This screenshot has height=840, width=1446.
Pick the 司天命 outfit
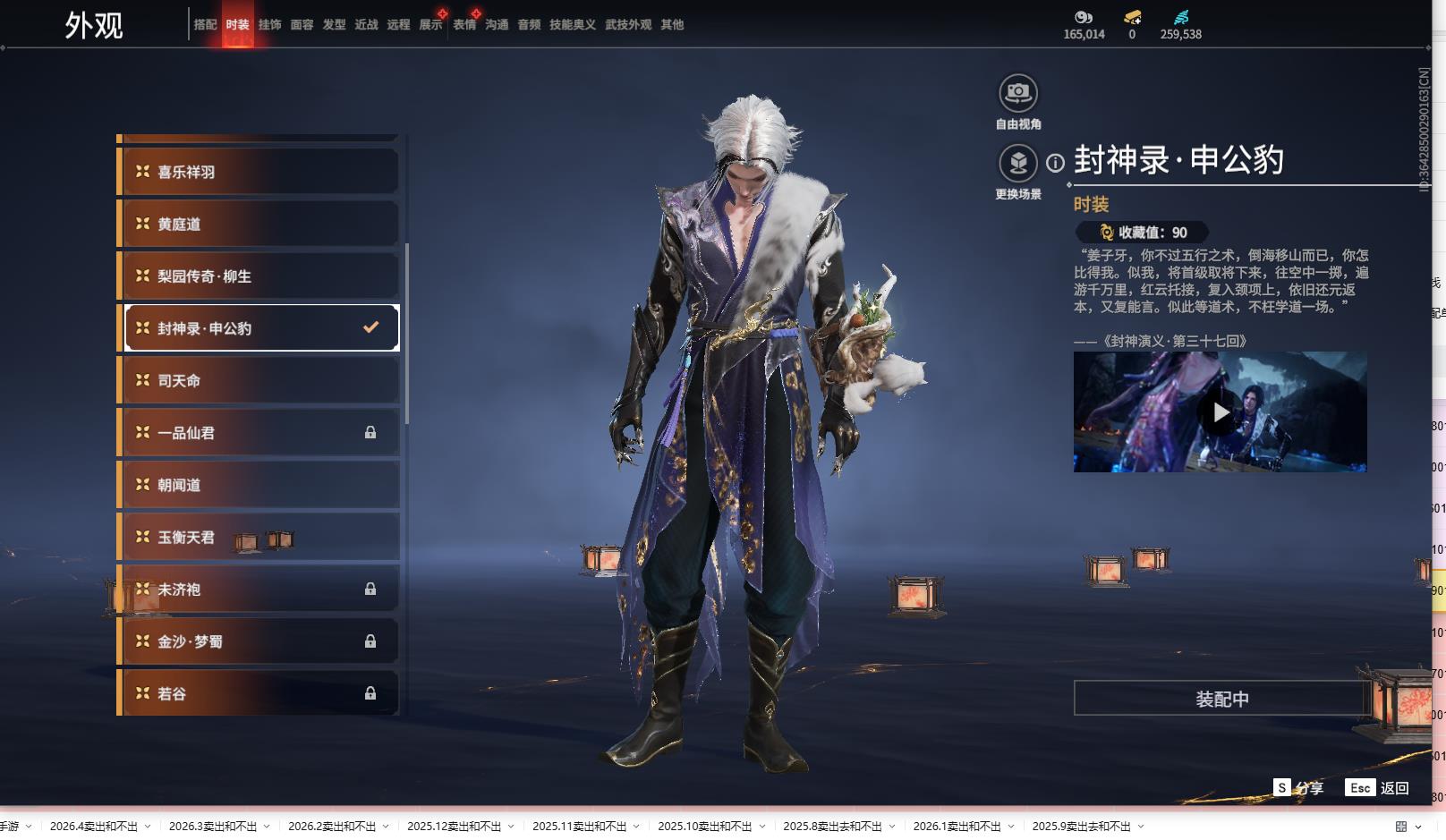pyautogui.click(x=259, y=380)
